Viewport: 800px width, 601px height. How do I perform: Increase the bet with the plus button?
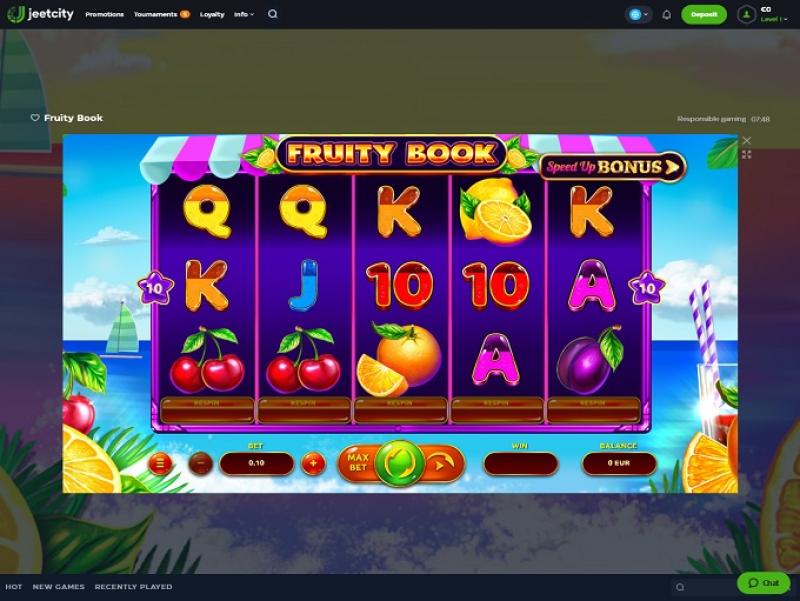point(313,463)
